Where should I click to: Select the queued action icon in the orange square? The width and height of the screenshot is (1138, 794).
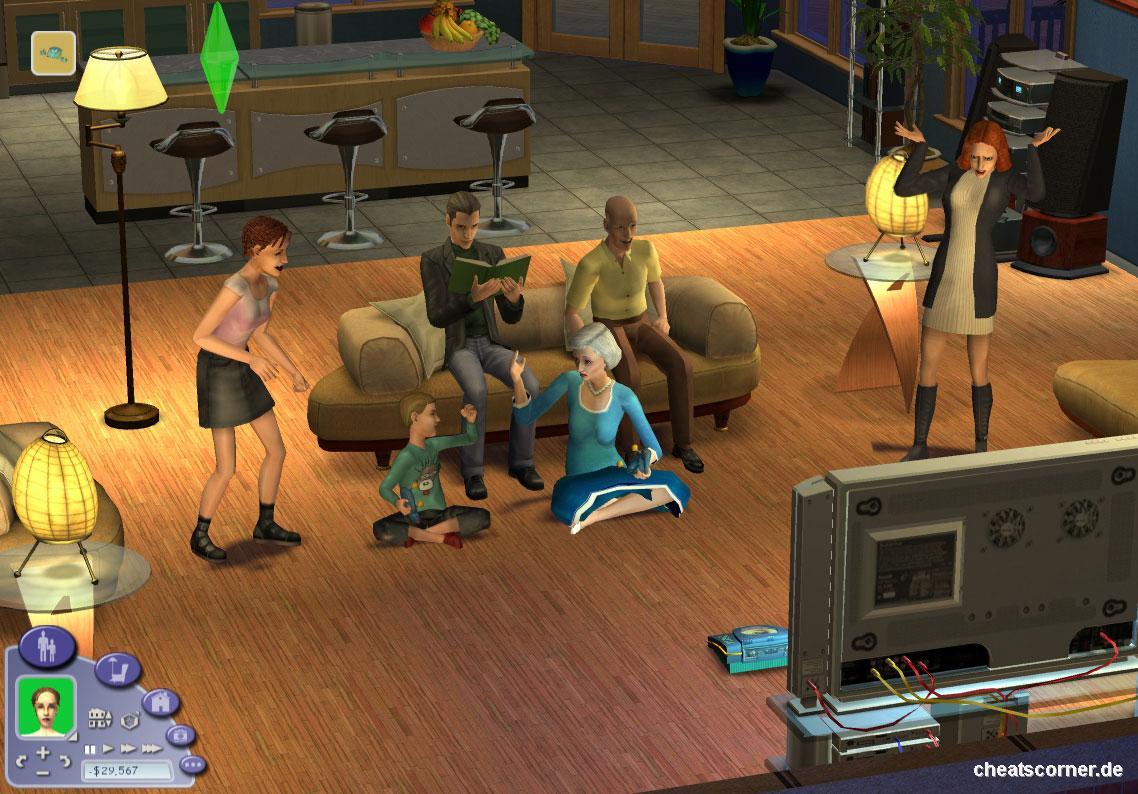(x=53, y=54)
